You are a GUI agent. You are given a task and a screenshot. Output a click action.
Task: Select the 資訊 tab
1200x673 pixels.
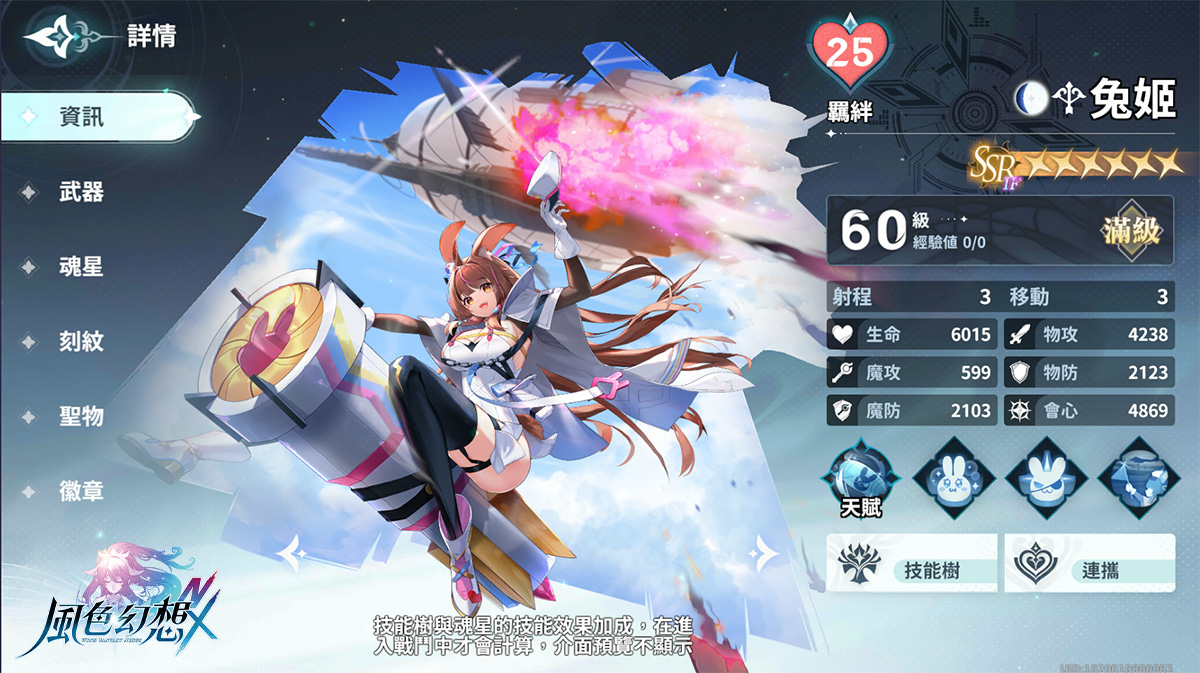96,117
